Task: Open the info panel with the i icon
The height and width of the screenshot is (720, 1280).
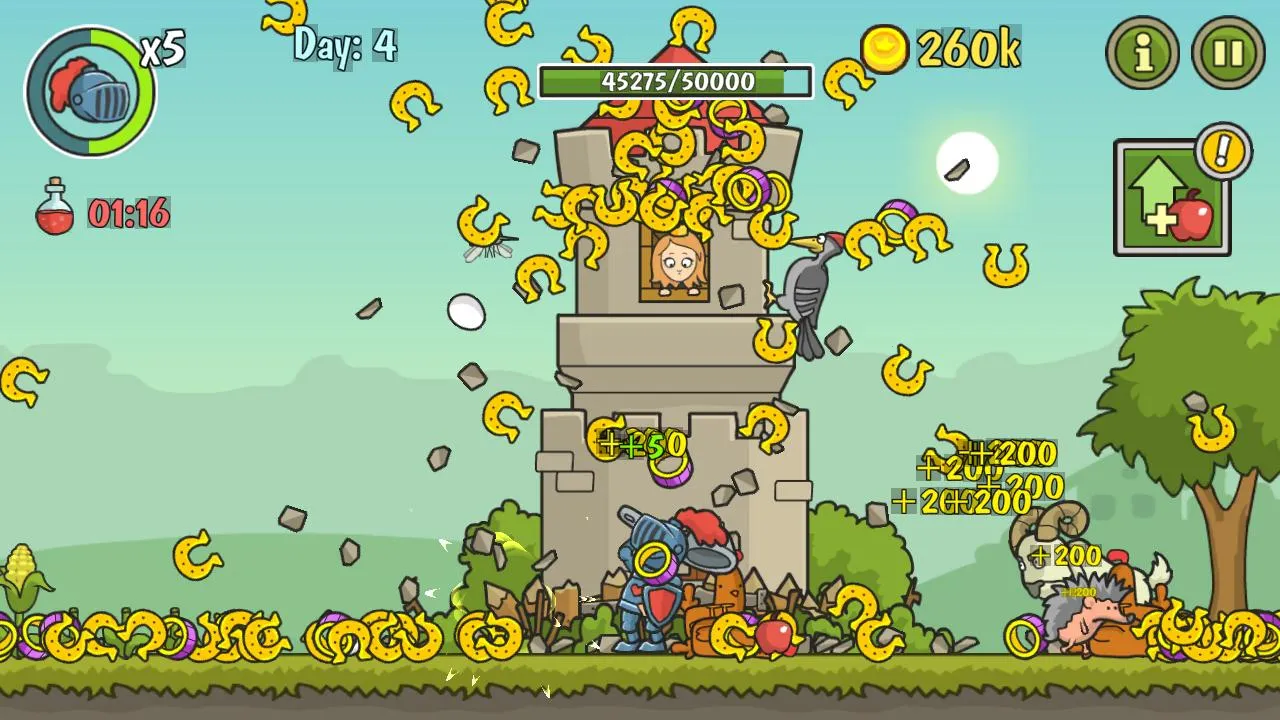Action: tap(1140, 54)
